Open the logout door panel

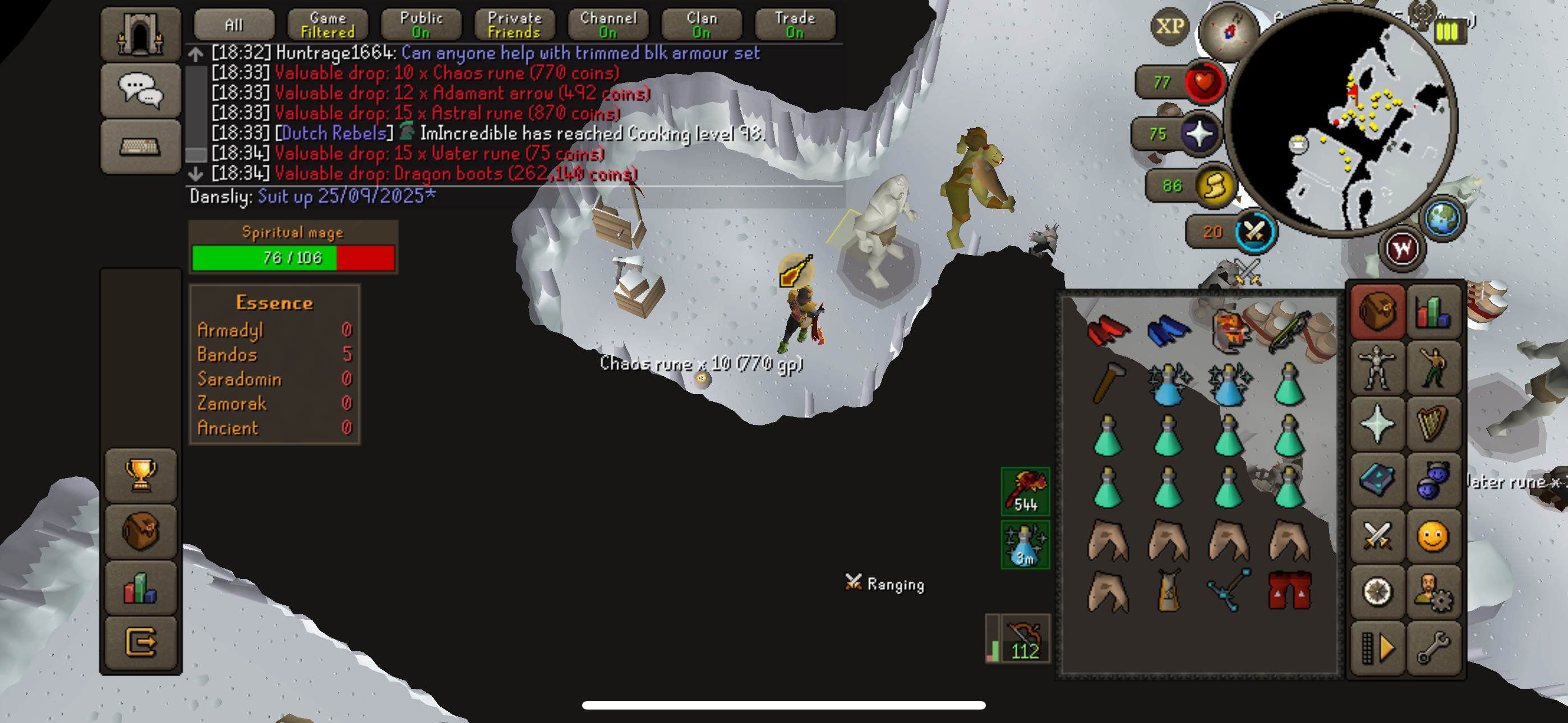[141, 641]
